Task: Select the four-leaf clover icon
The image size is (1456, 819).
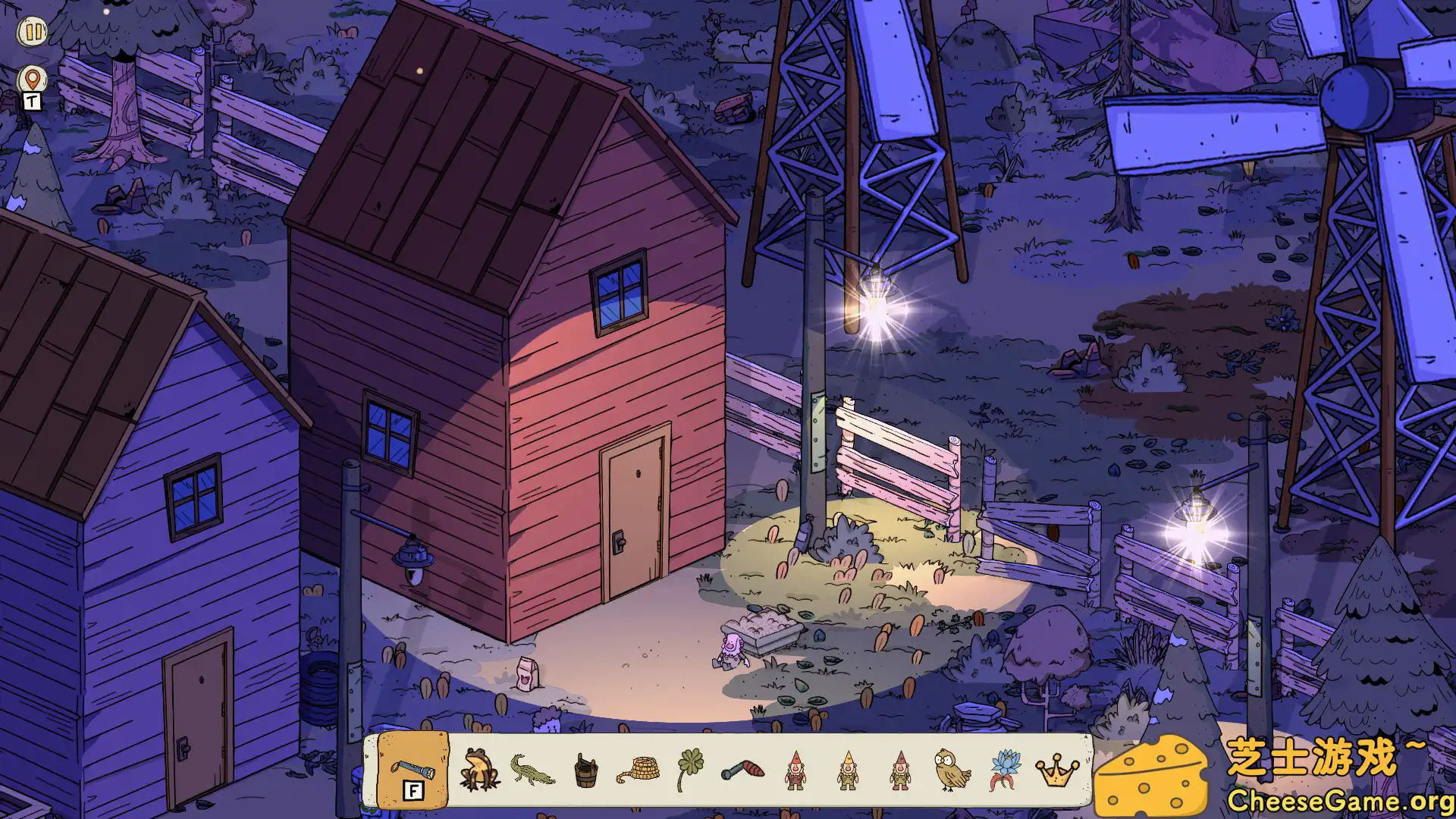Action: [690, 769]
